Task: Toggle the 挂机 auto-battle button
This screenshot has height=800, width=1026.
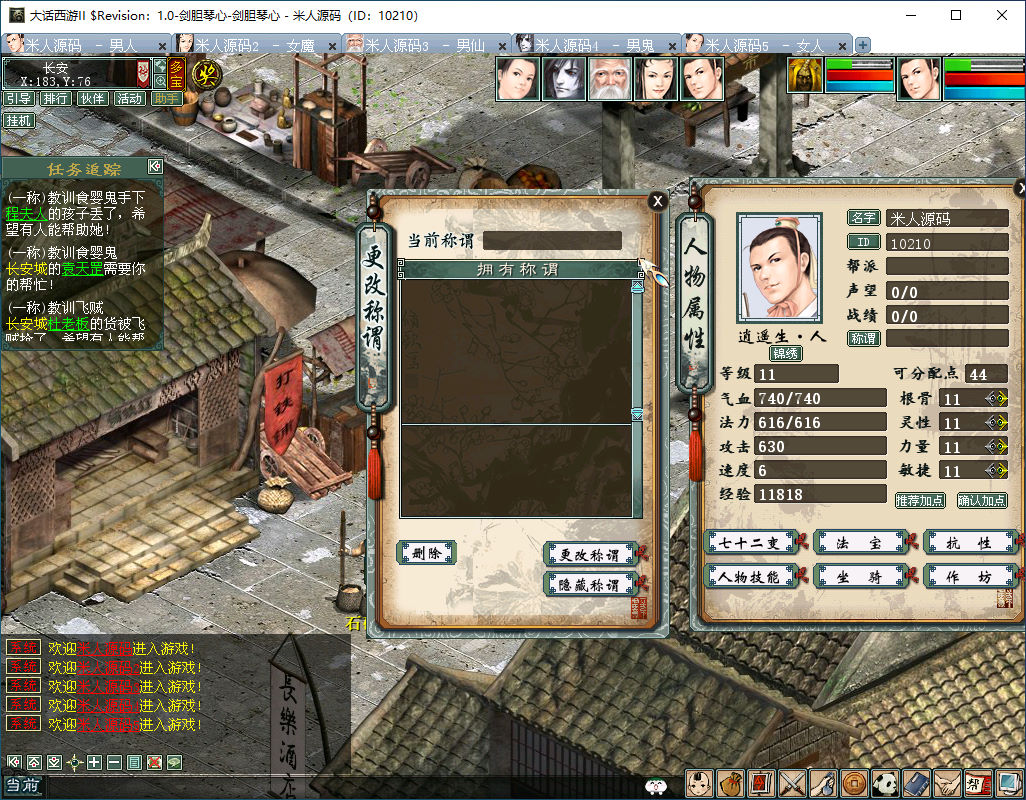Action: coord(18,121)
